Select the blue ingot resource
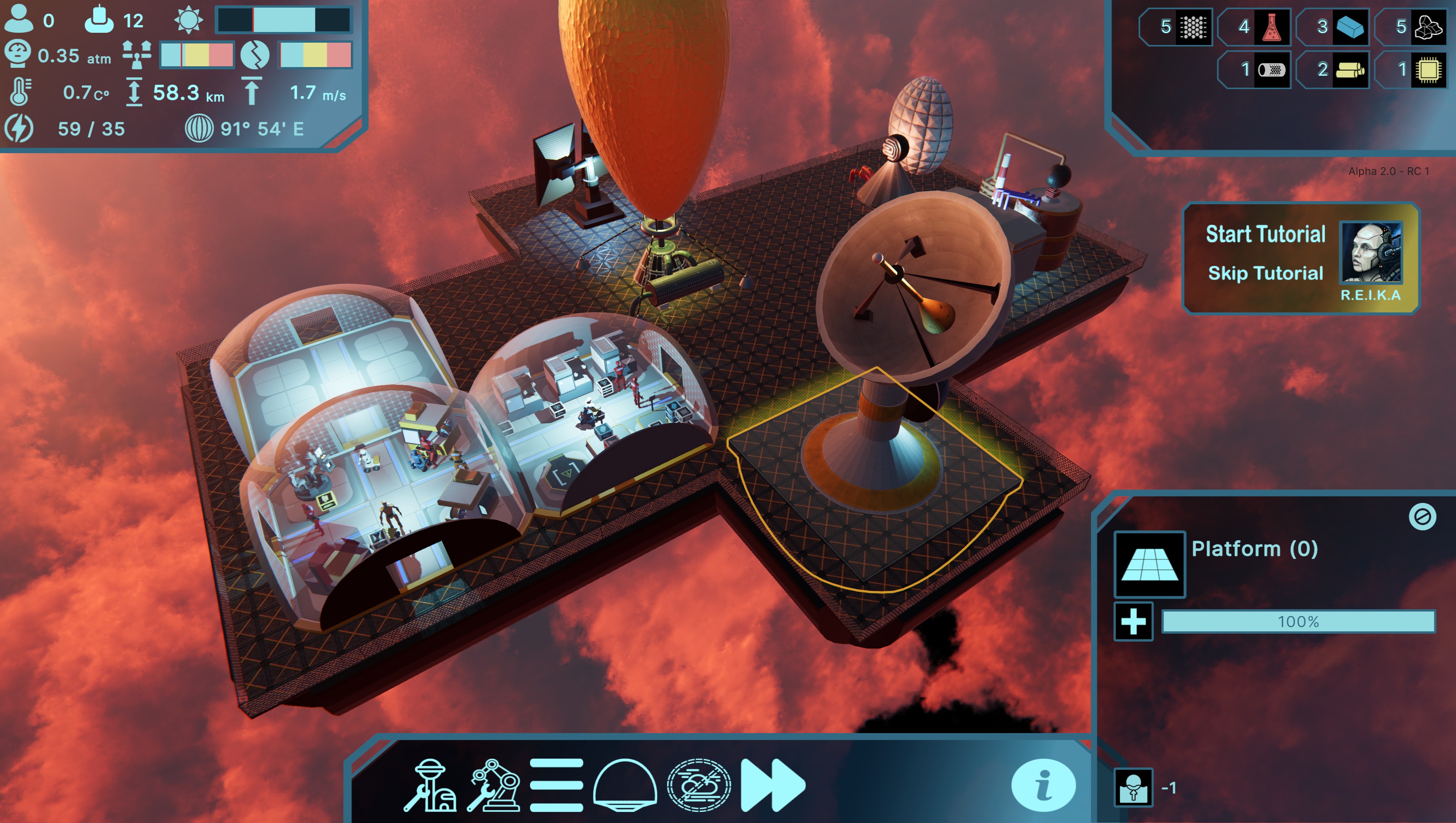Image resolution: width=1456 pixels, height=823 pixels. tap(1350, 27)
